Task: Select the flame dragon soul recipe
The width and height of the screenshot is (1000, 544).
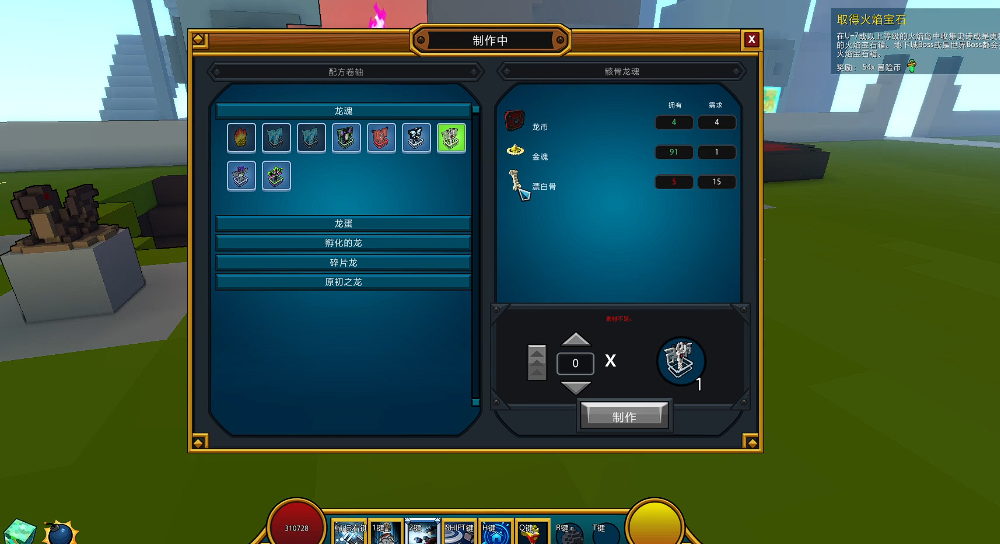Action: tap(241, 138)
